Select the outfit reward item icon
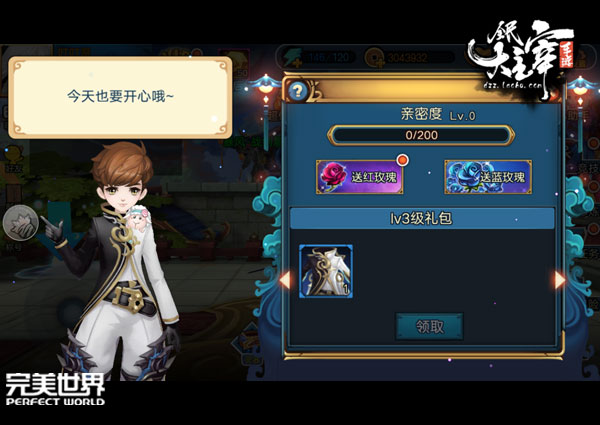Viewport: 600px width, 425px height. tap(327, 272)
